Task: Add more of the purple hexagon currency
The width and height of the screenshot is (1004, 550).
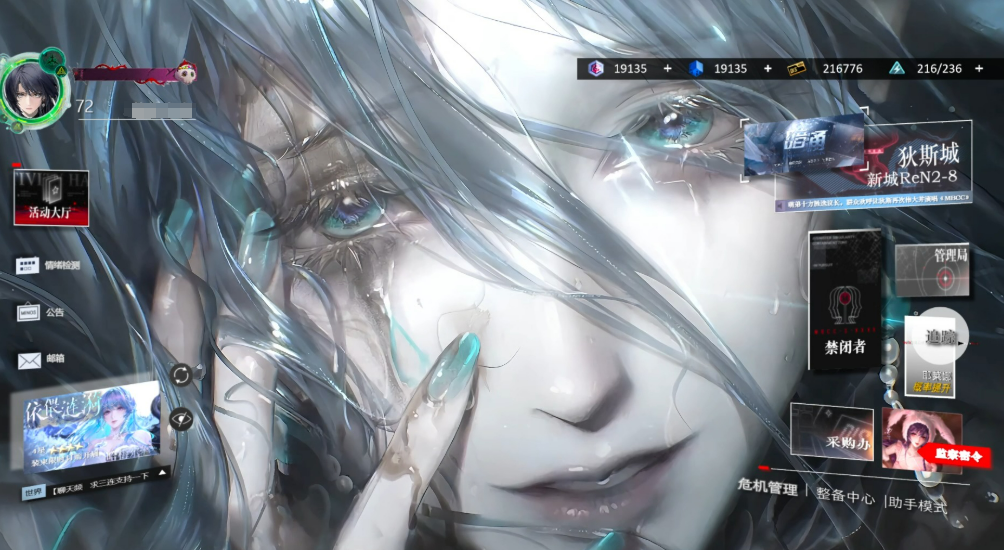Action: (x=668, y=68)
